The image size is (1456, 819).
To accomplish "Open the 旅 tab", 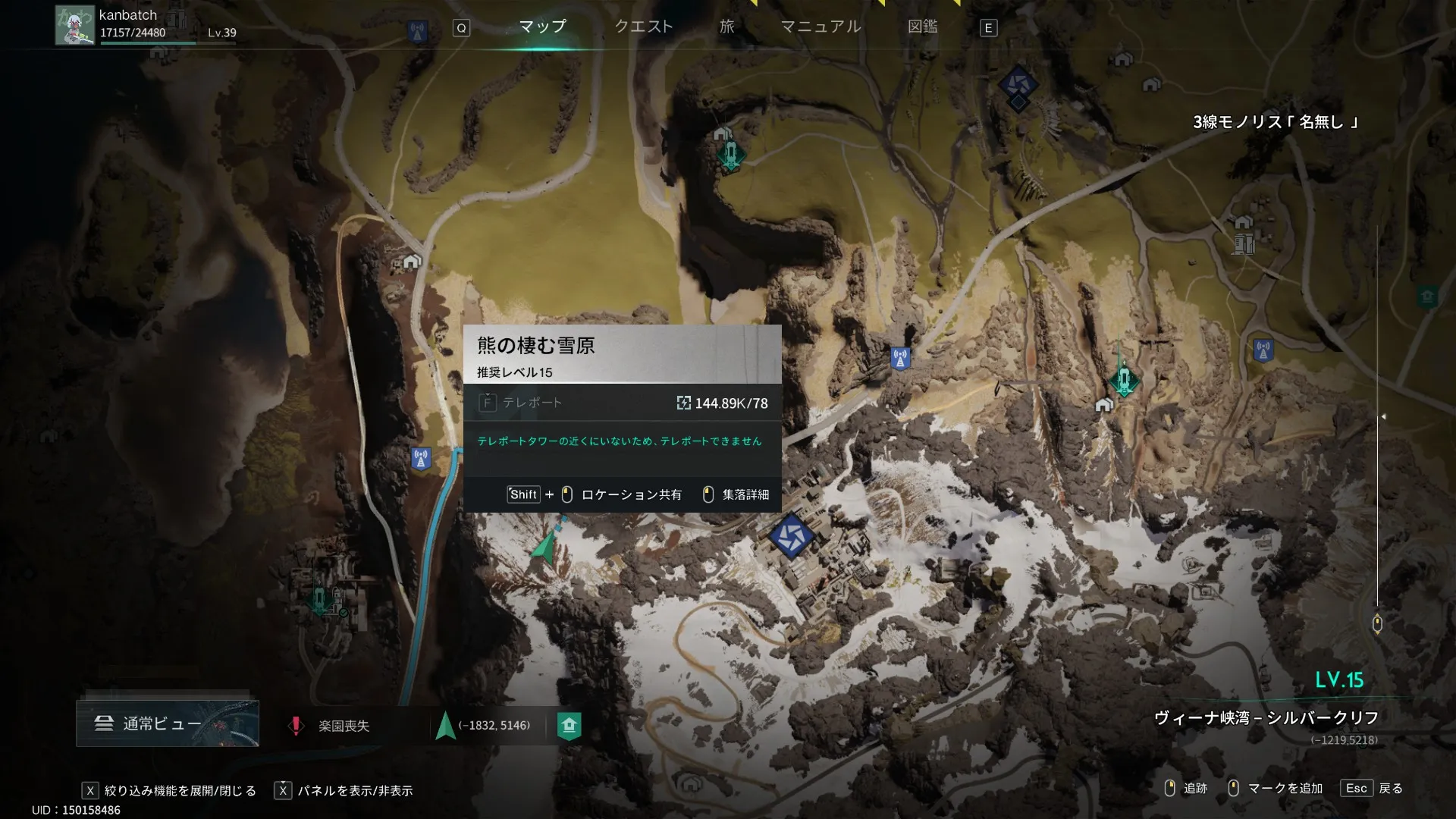I will [x=726, y=27].
